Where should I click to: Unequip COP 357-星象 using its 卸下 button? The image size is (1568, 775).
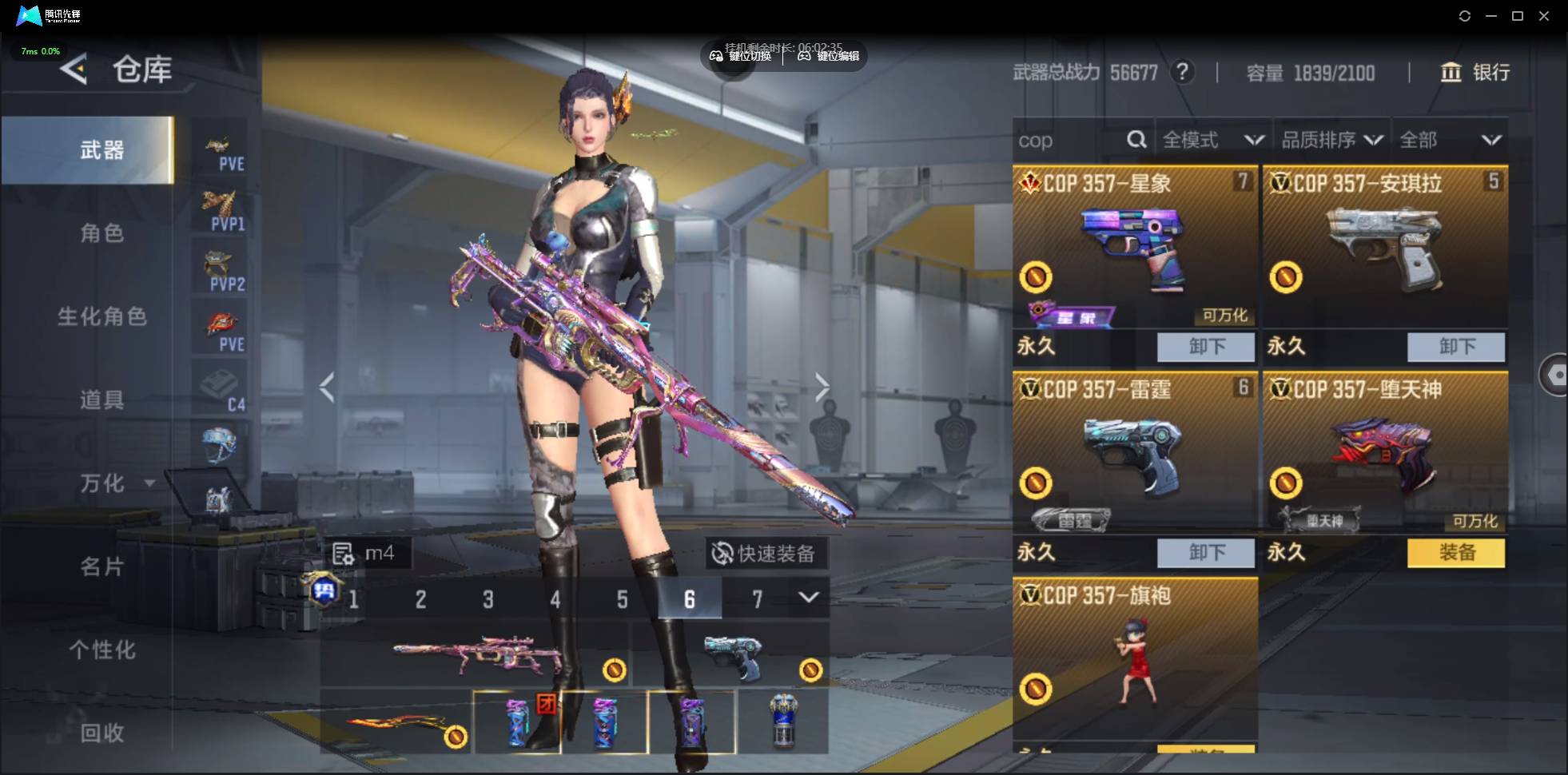(x=1205, y=347)
